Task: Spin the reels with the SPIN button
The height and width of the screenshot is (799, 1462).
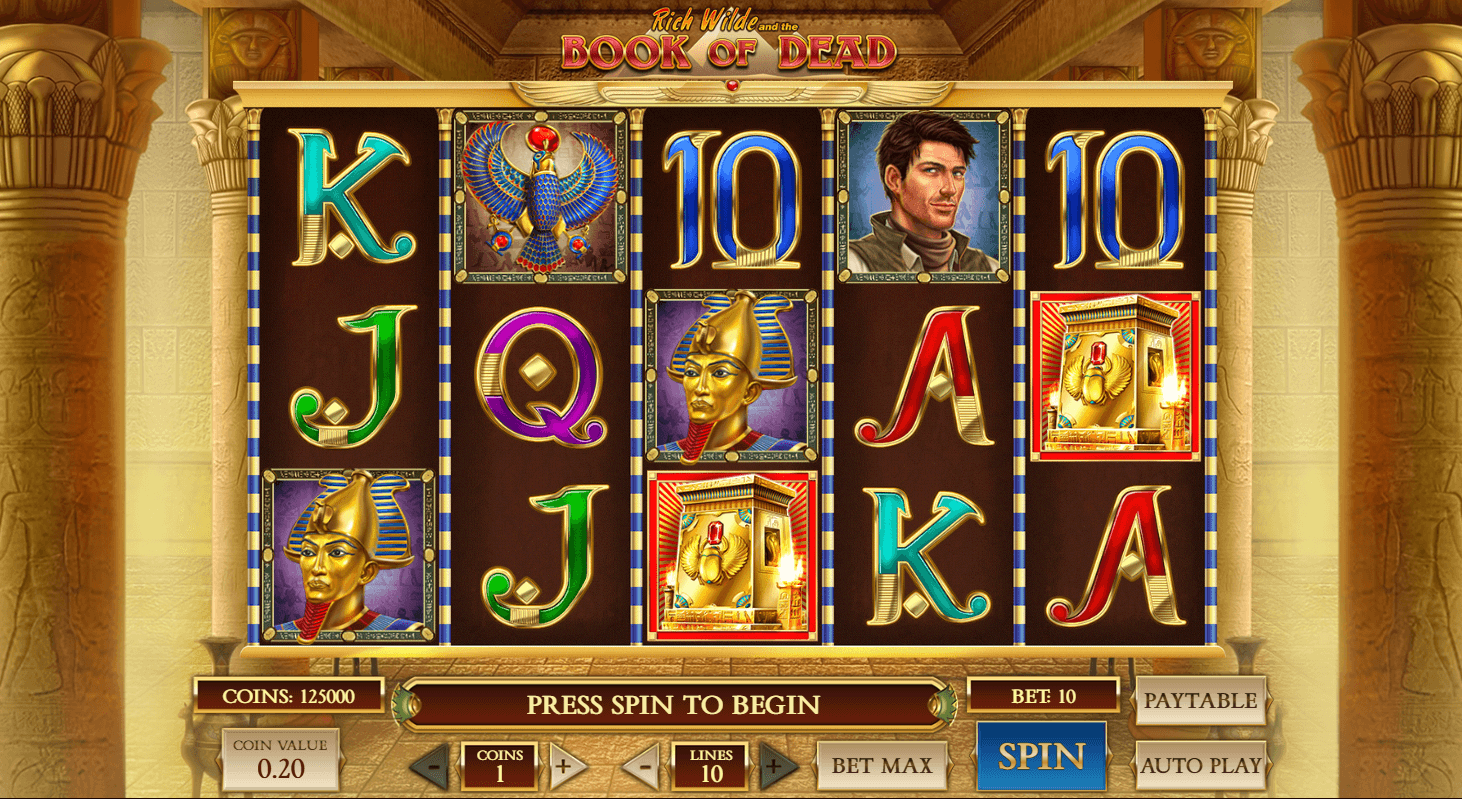Action: click(1041, 757)
